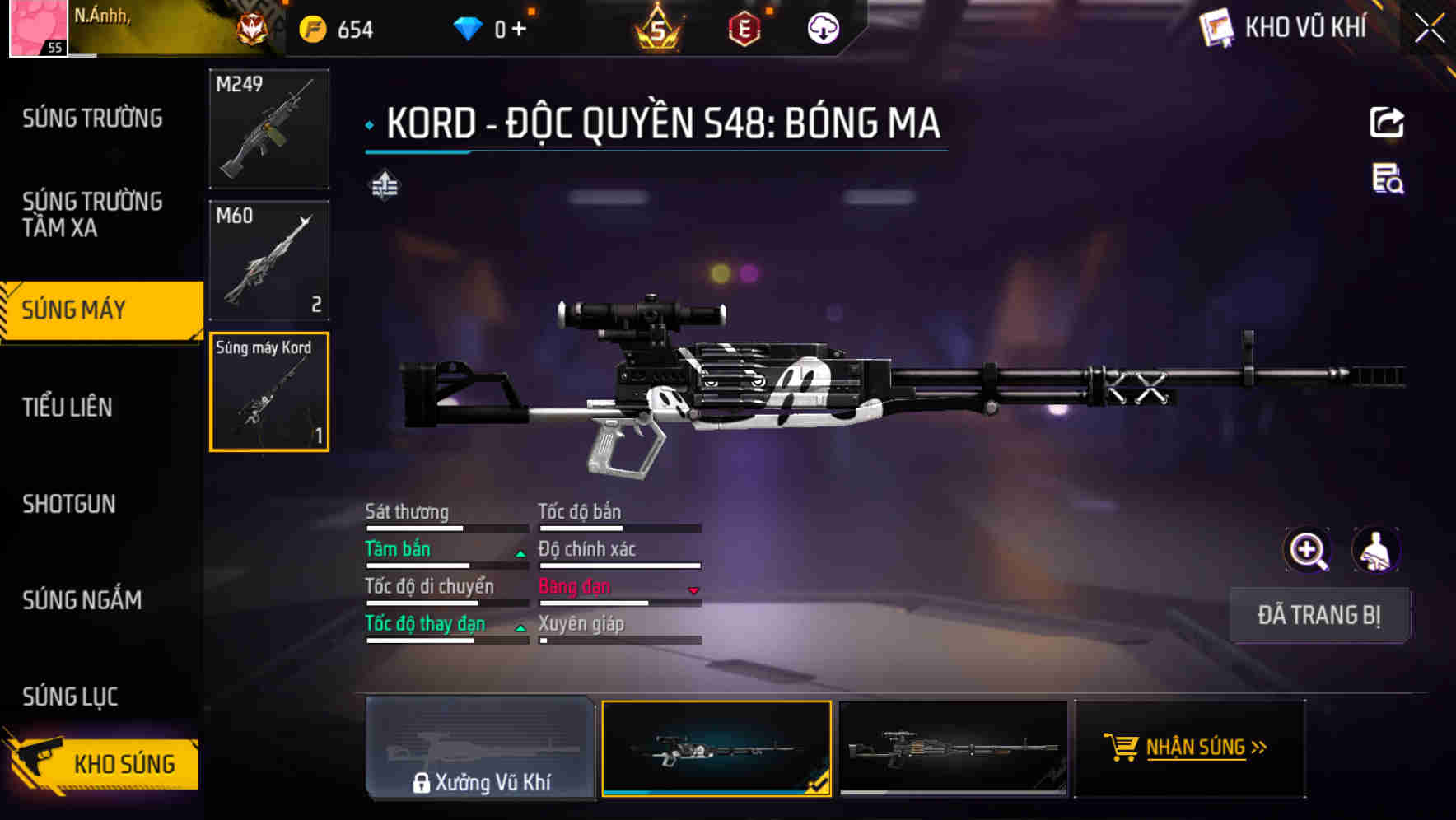Viewport: 1456px width, 820px height.
Task: Switch to the Súng Trường category
Action: (92, 119)
